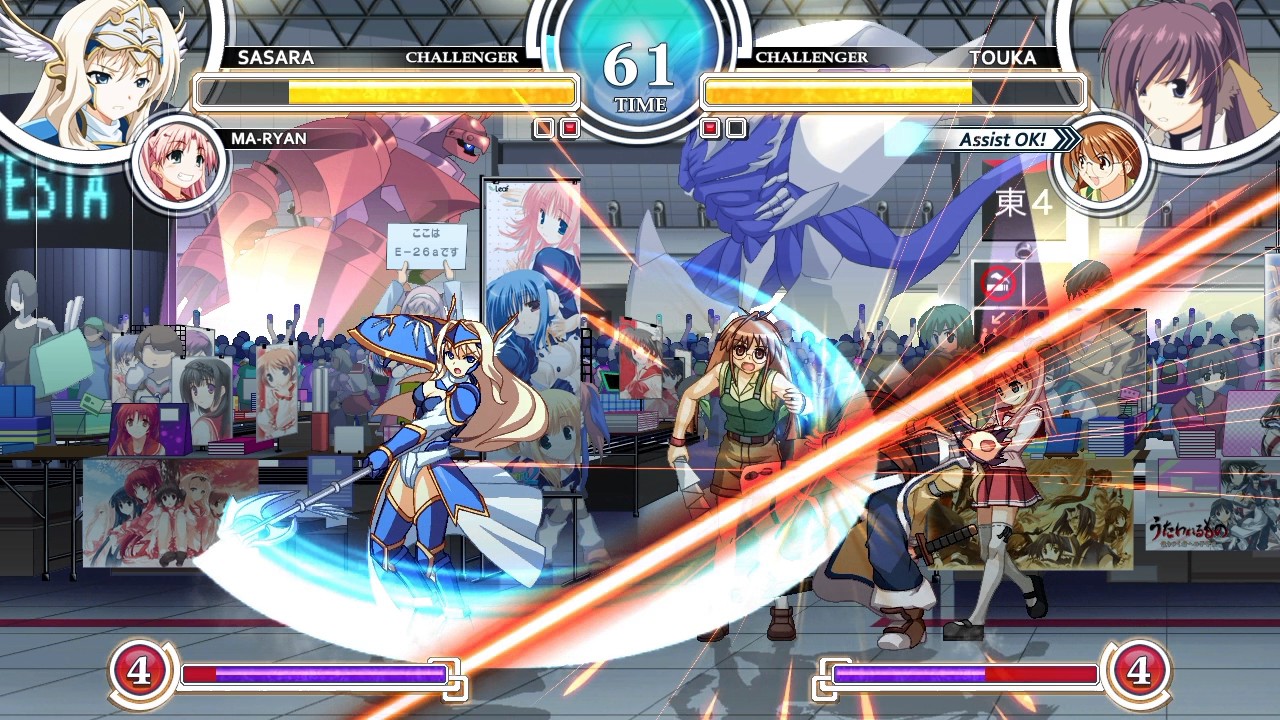The image size is (1280, 720).
Task: Click the Assist OK! indicator
Action: (1003, 140)
